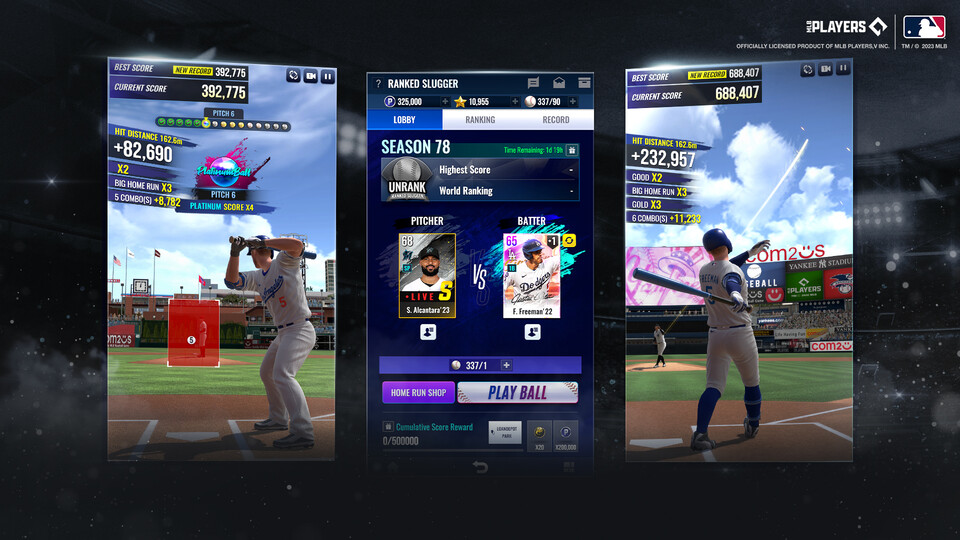Open the profile button under the pitcher card
This screenshot has height=540, width=960.
point(427,332)
